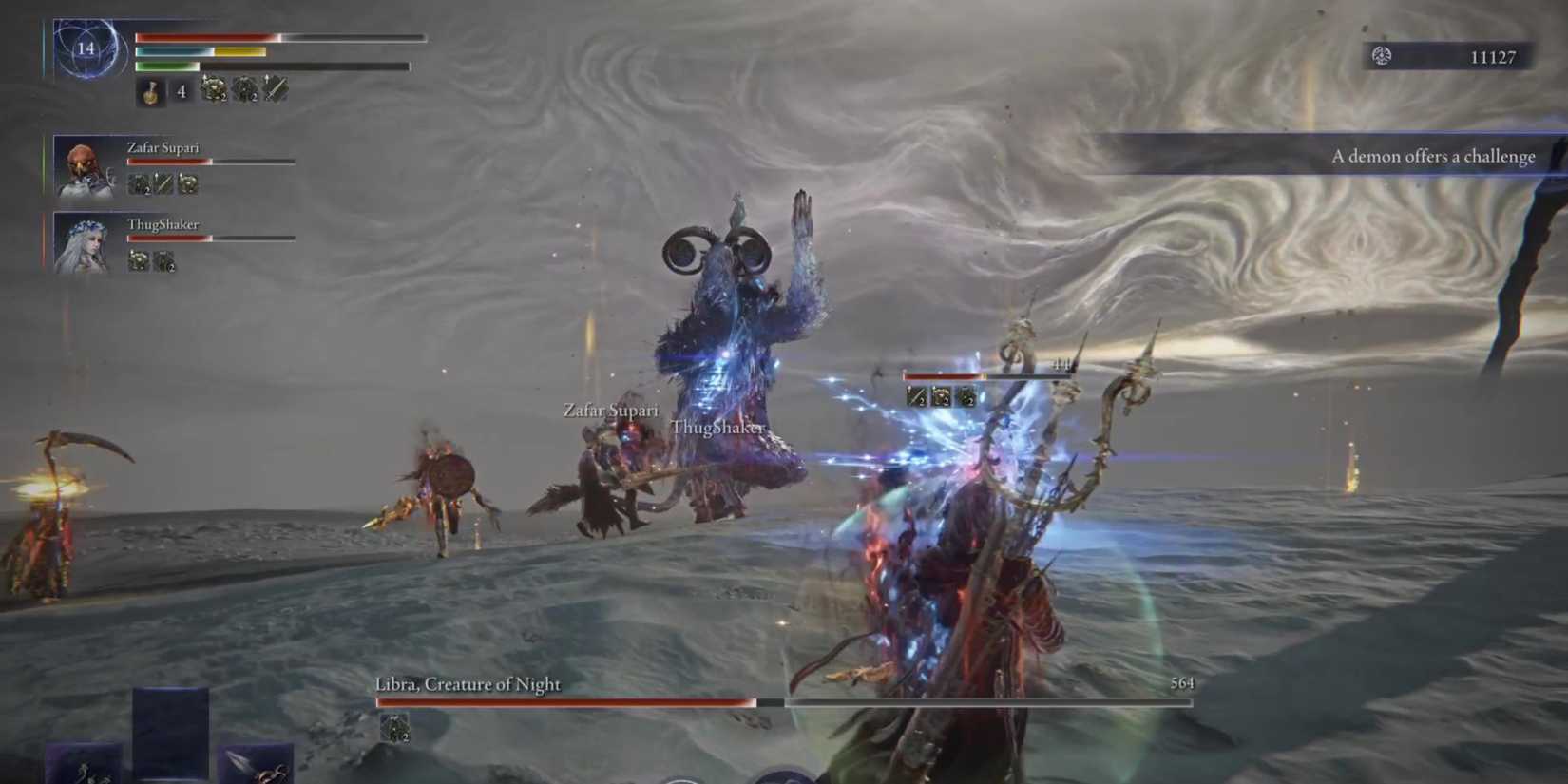
Task: Click the ThugShaker floating nameplate on screen
Action: click(717, 429)
